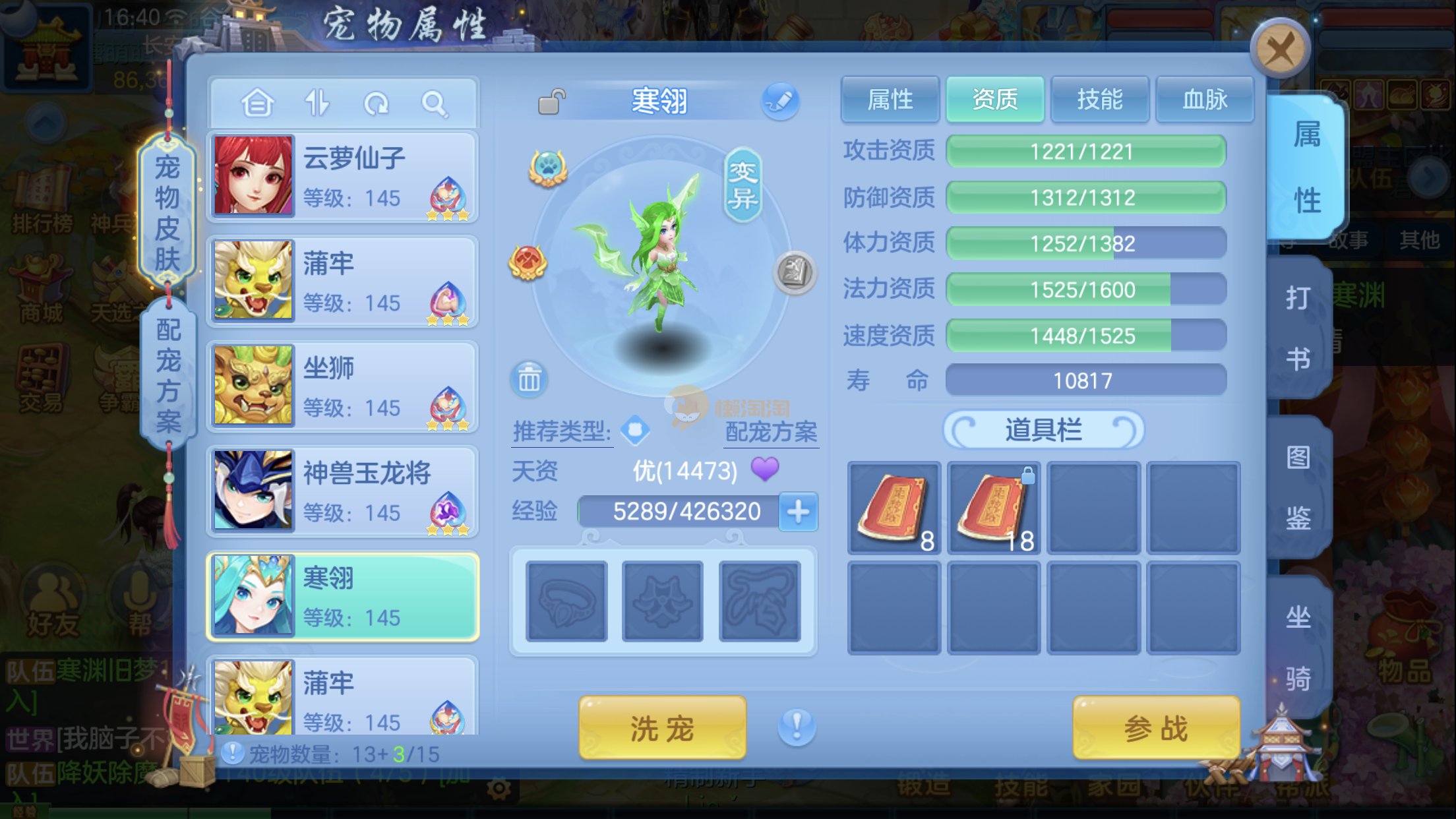
Task: Show the 血脉 bloodline tab
Action: pos(1205,100)
